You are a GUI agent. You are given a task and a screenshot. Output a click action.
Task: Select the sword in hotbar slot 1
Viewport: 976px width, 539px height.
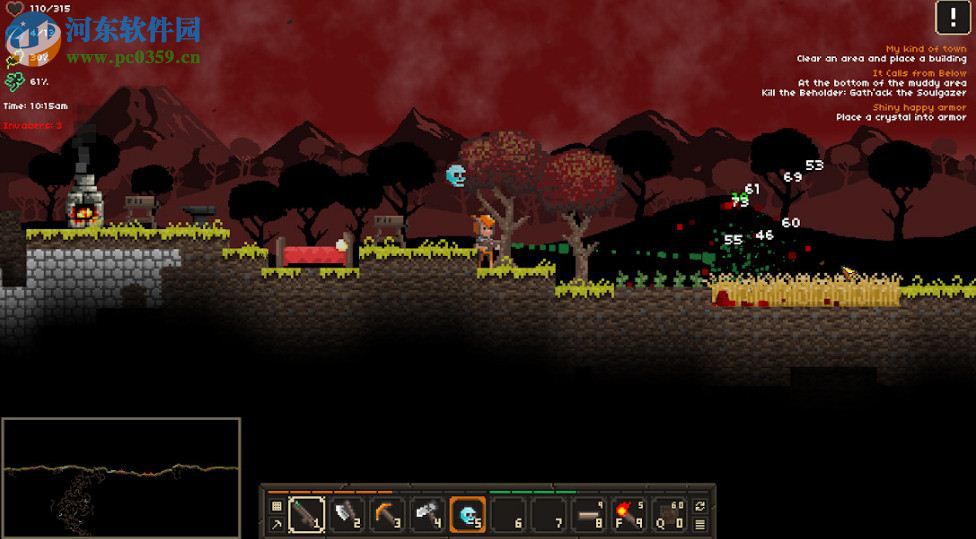pyautogui.click(x=306, y=515)
